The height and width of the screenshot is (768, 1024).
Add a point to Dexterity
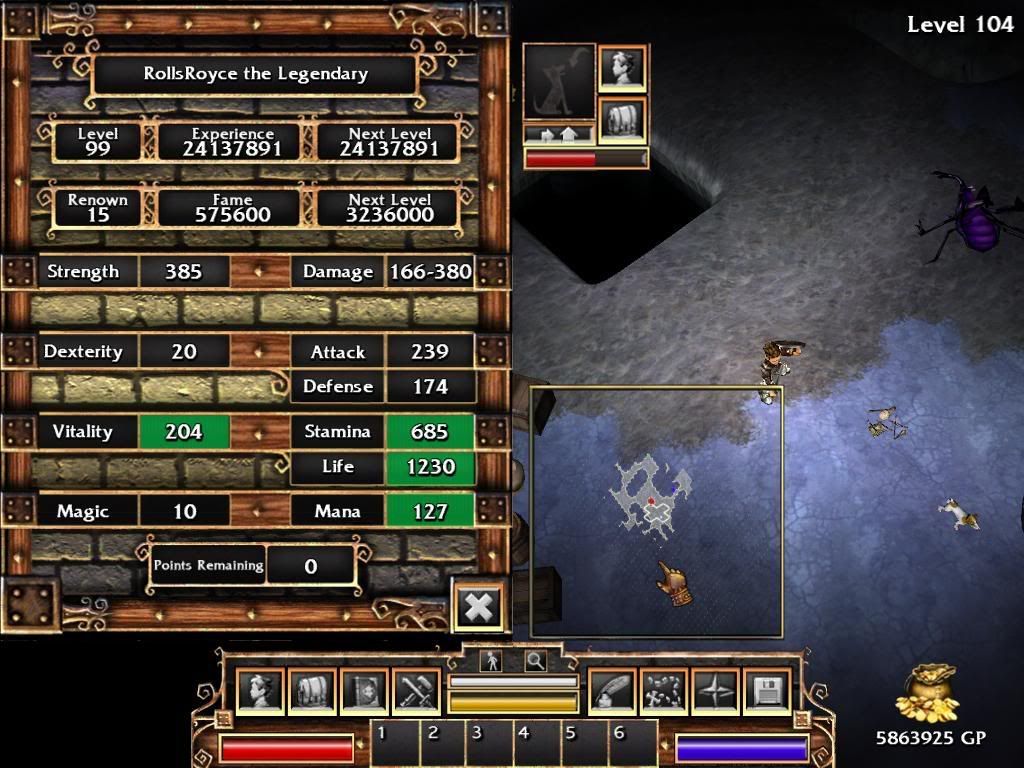[259, 352]
